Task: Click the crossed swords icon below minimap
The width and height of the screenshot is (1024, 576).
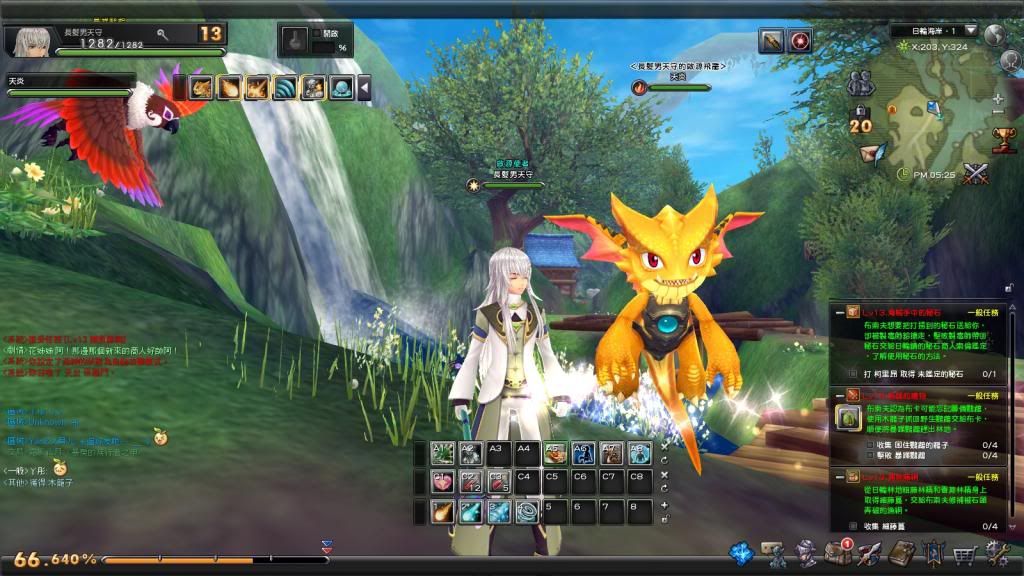Action: (975, 173)
